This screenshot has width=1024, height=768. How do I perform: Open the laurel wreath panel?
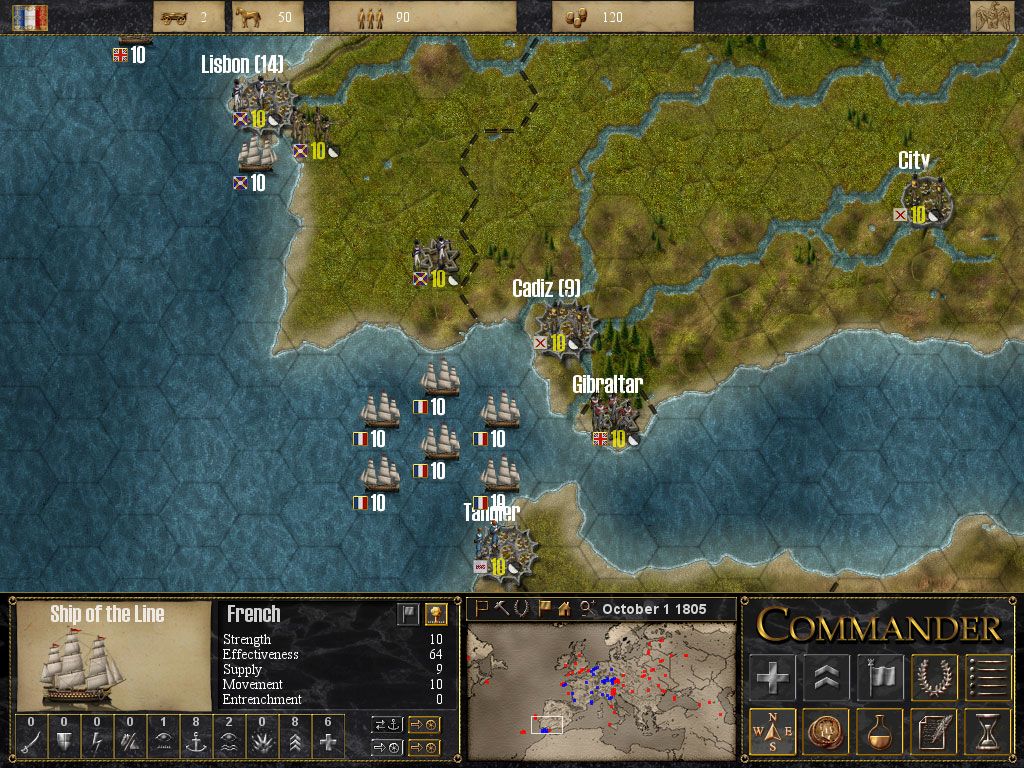pyautogui.click(x=934, y=677)
